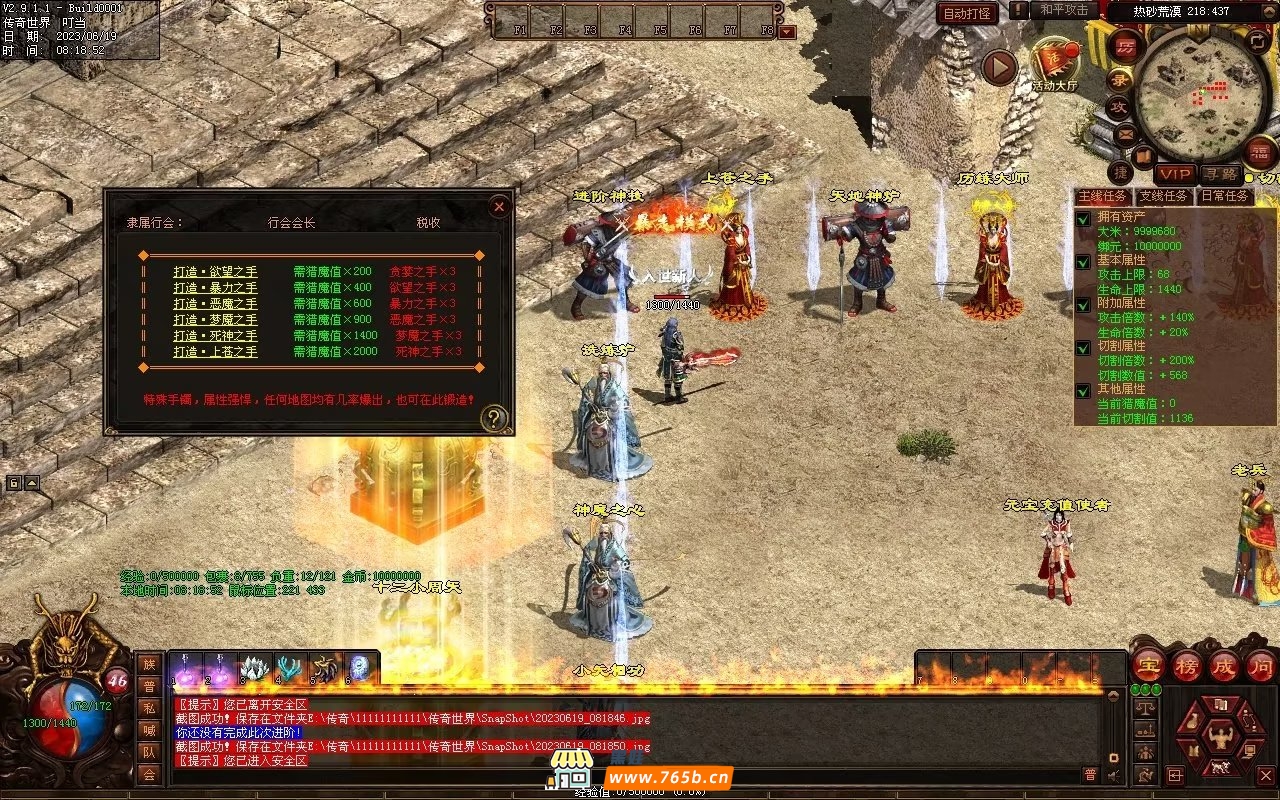Screen dimensions: 1280x800
Task: Toggle the 自动打怪 auto-fight button
Action: 968,13
